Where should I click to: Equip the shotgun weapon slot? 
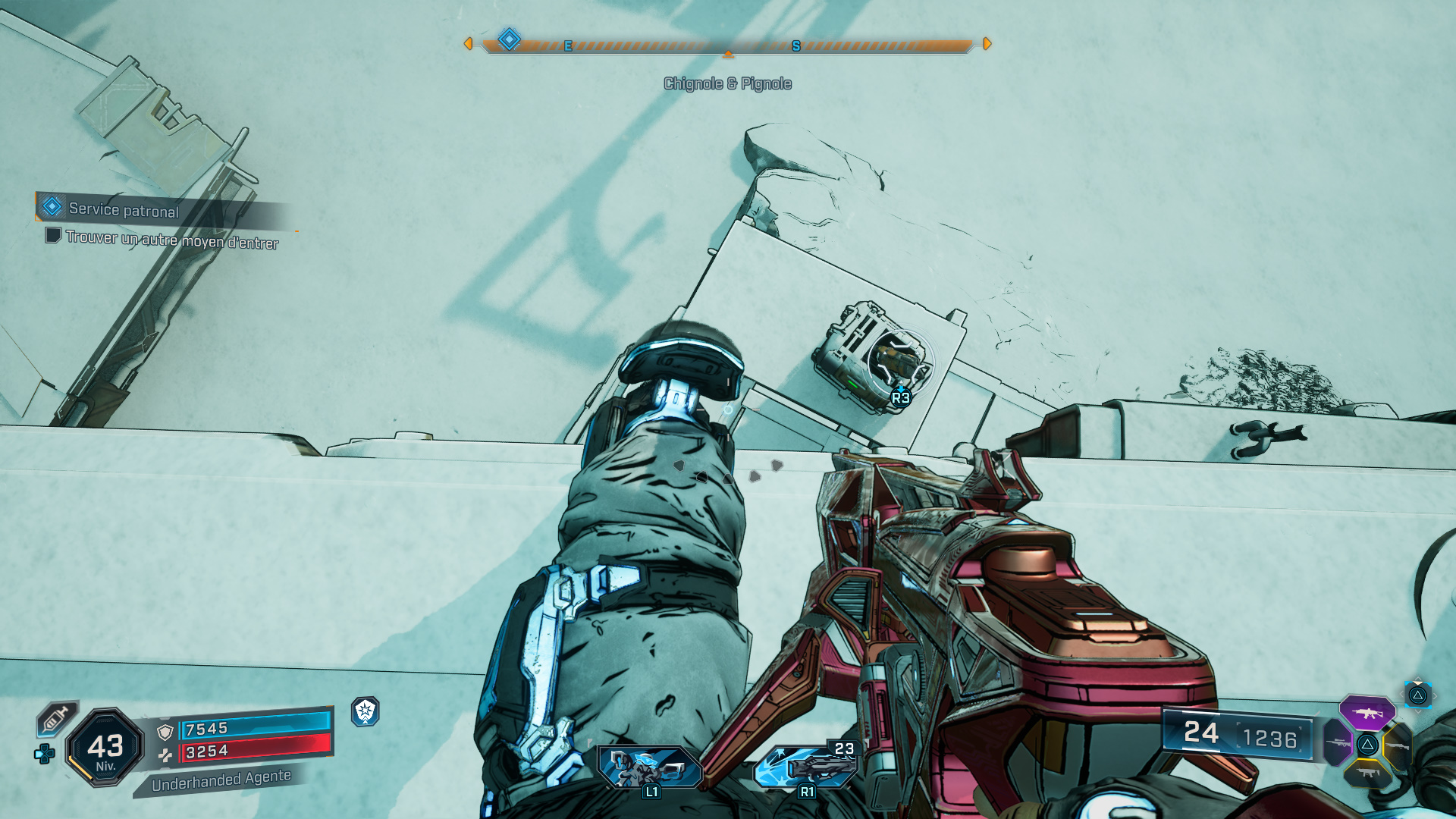(1396, 745)
